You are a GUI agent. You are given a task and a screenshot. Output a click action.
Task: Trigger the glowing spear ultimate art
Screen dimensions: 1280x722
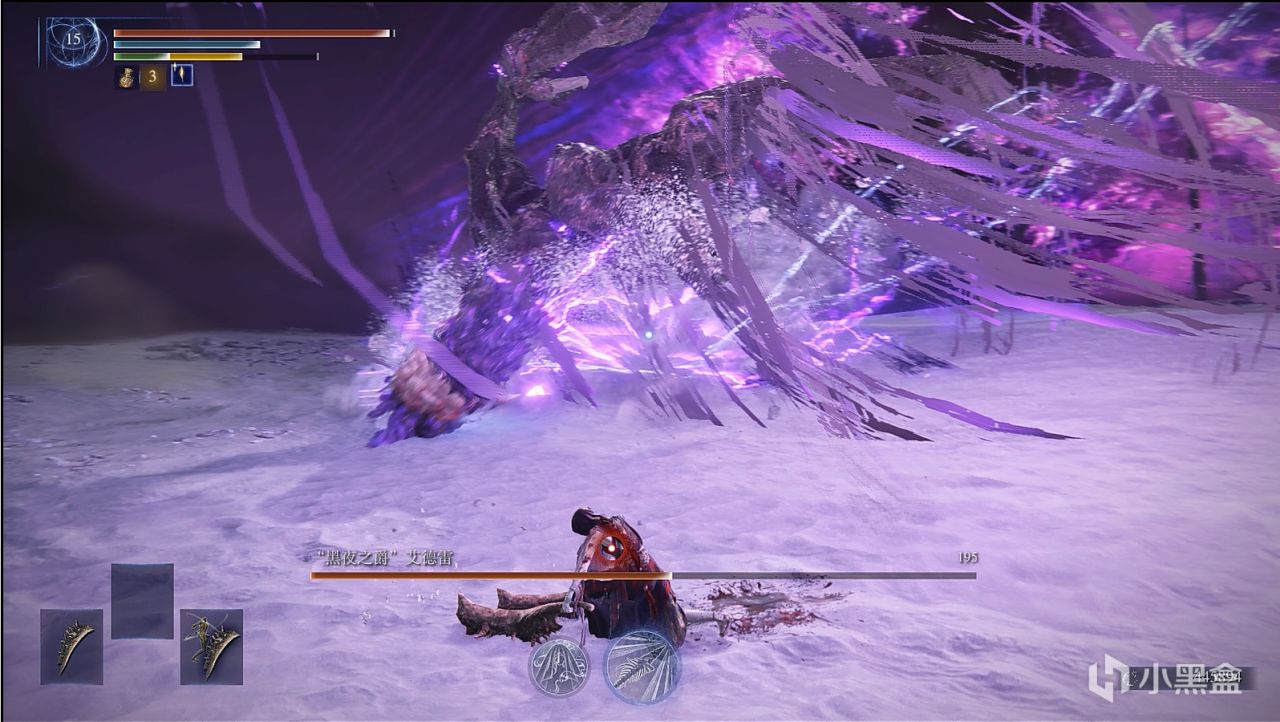pyautogui.click(x=641, y=666)
